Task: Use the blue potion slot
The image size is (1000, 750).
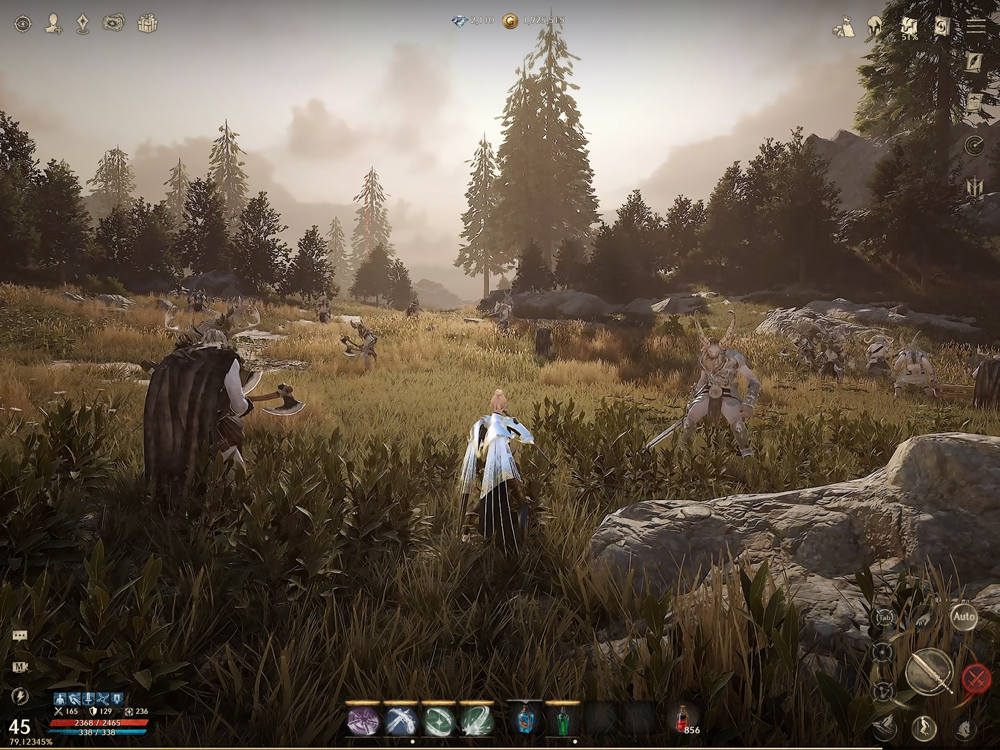Action: pos(525,720)
